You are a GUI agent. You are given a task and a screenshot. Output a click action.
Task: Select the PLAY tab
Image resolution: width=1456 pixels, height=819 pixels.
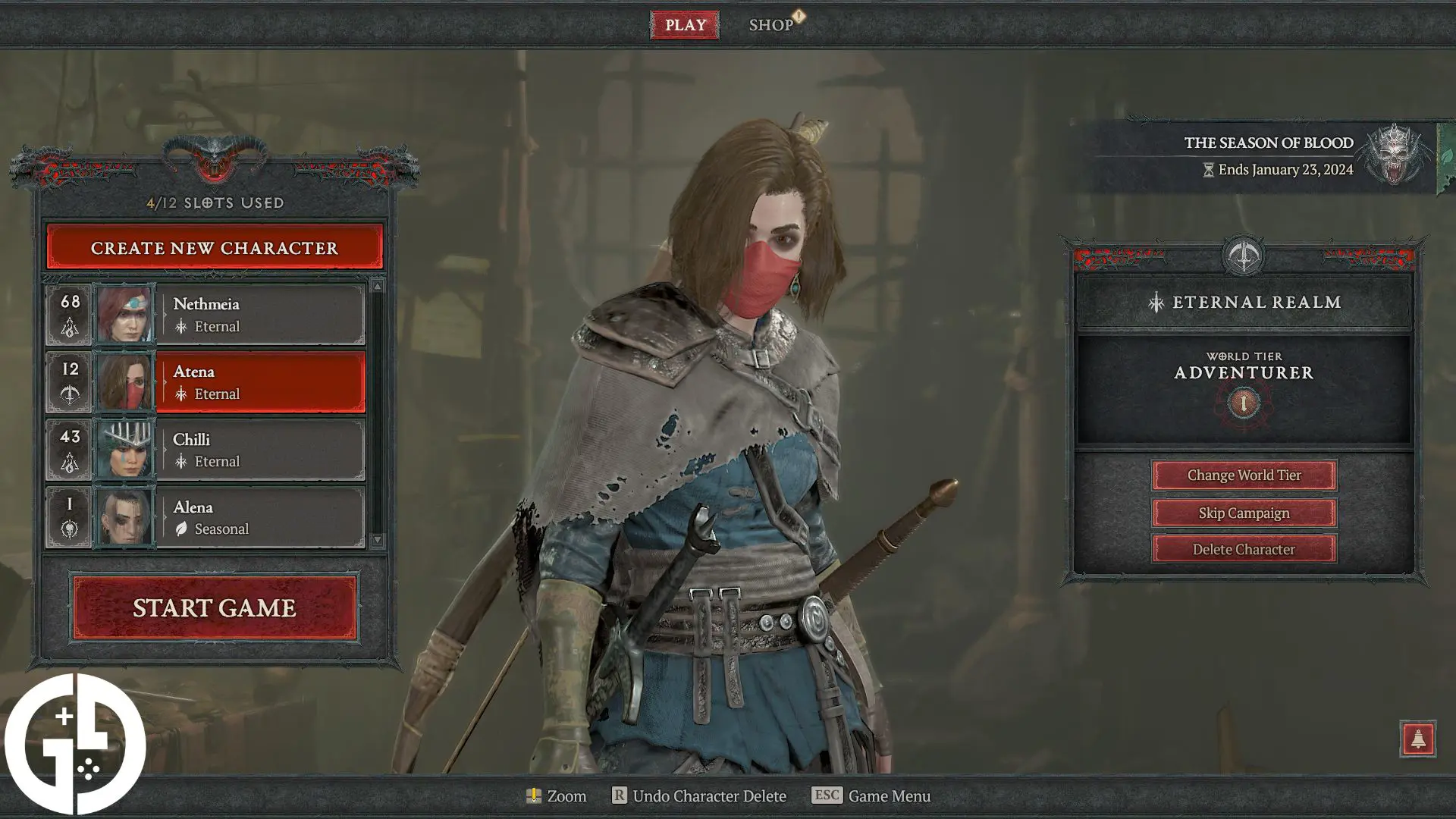tap(685, 24)
